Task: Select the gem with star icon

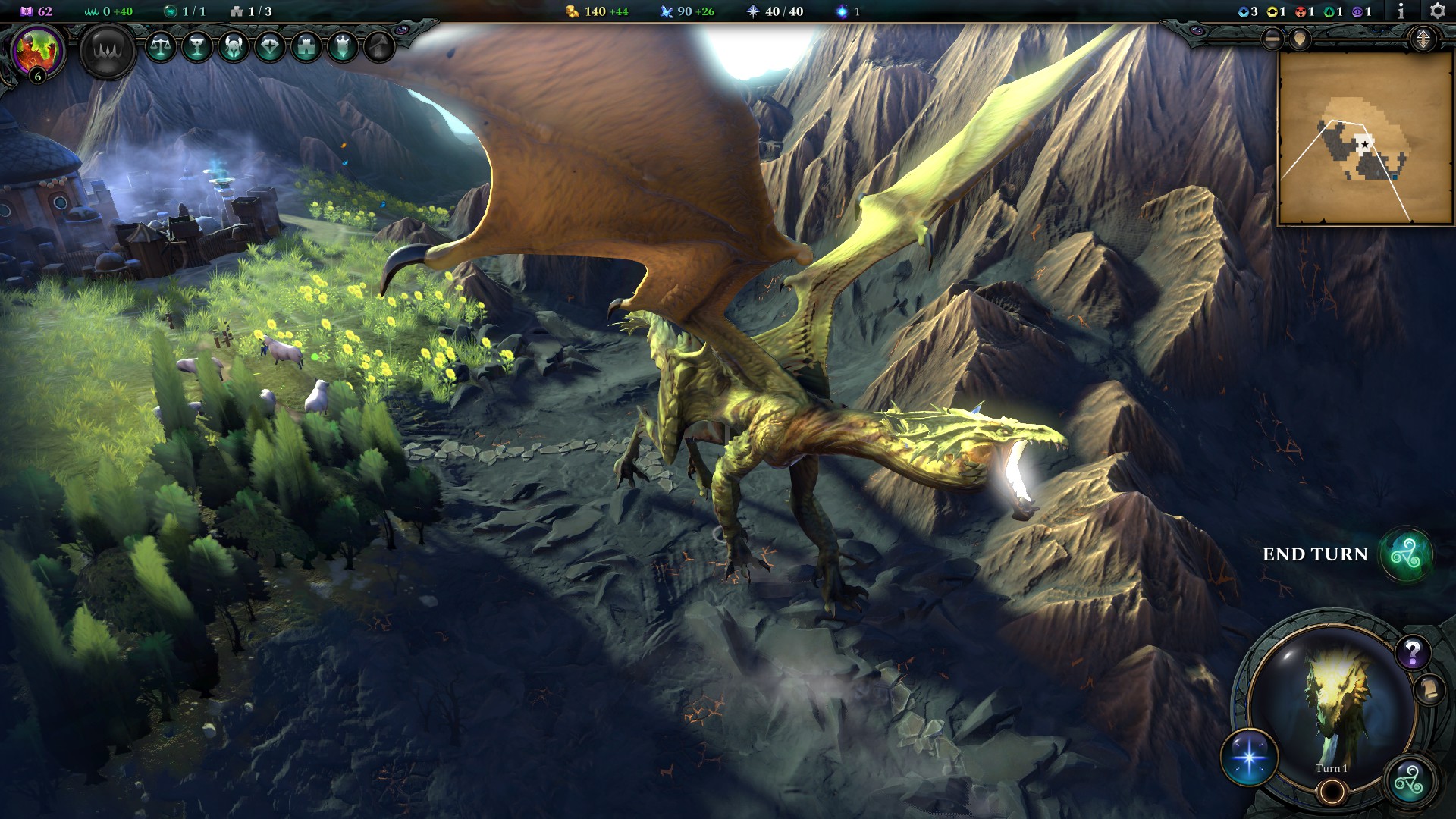Action: tap(270, 47)
